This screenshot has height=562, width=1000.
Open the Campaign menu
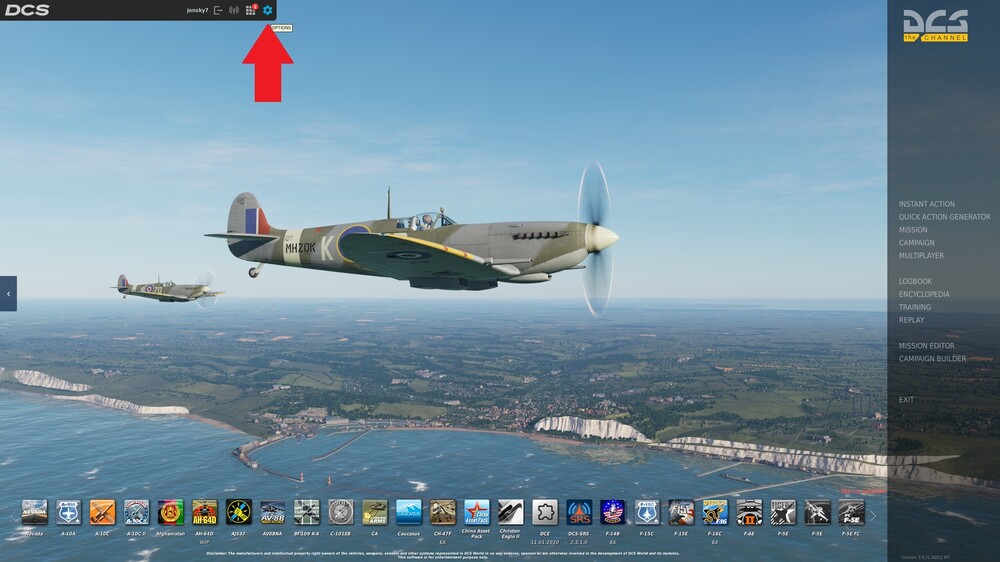(916, 243)
